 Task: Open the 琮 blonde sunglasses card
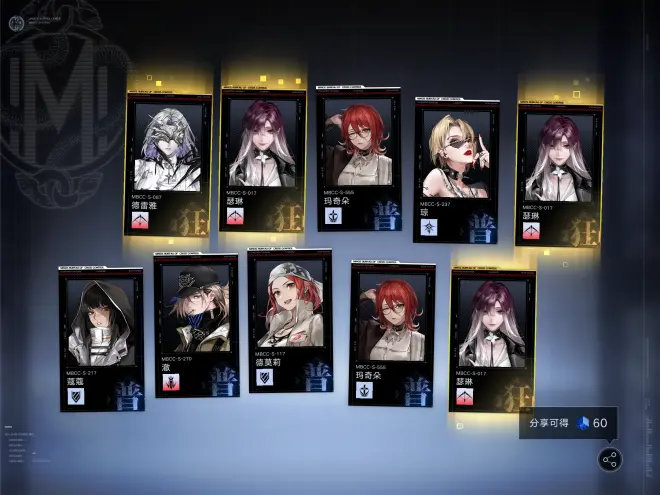pos(456,169)
